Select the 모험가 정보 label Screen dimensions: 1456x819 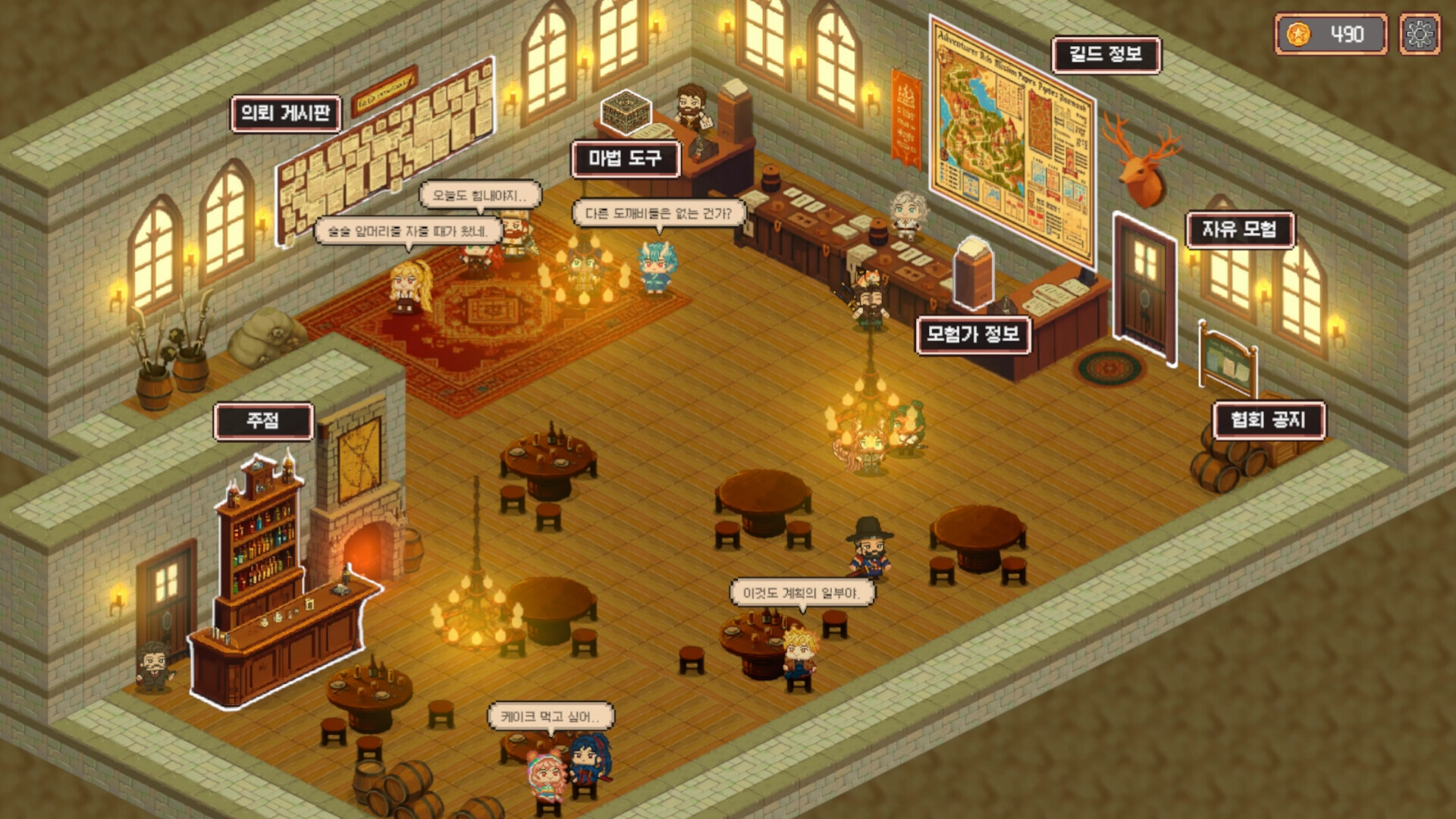(973, 332)
